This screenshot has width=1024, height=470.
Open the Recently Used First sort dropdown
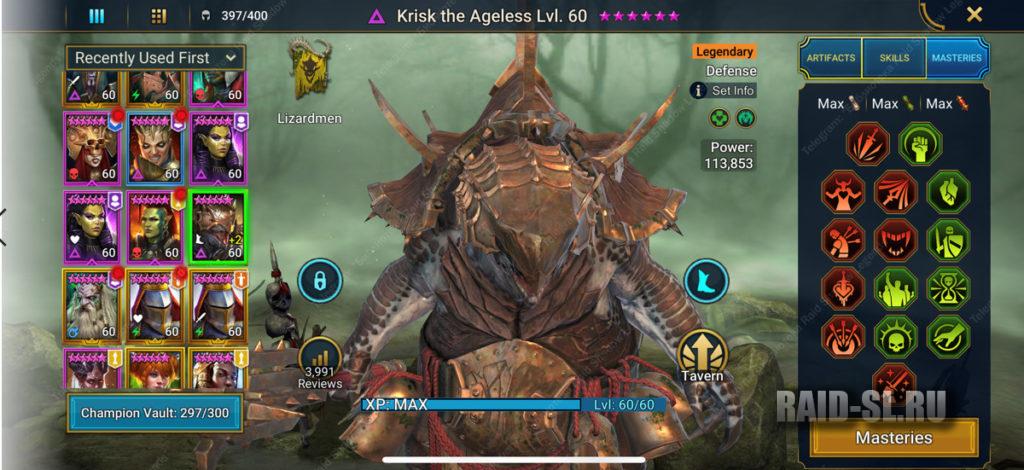(x=156, y=58)
